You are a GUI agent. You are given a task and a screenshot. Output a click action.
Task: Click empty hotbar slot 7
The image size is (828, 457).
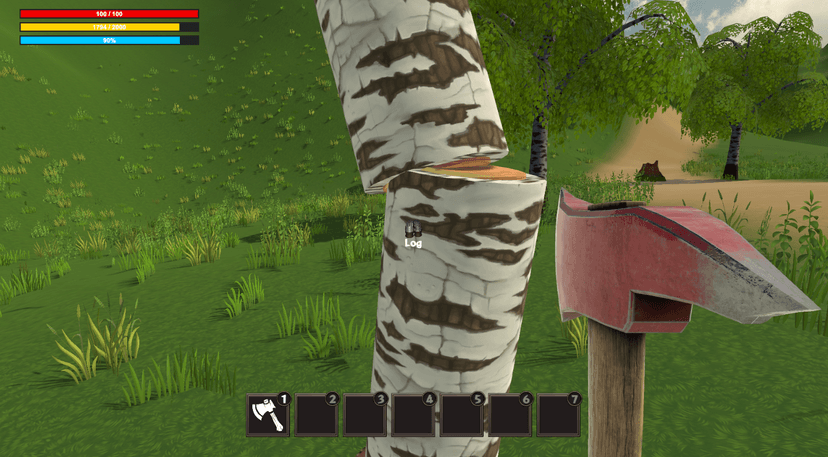(x=559, y=415)
